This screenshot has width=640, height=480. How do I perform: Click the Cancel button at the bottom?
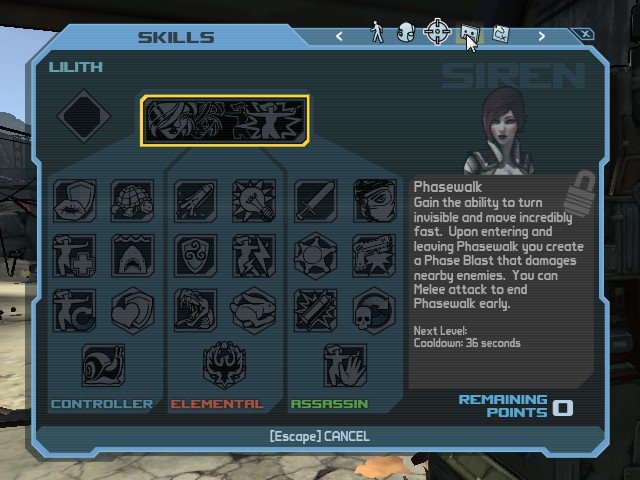pyautogui.click(x=319, y=436)
